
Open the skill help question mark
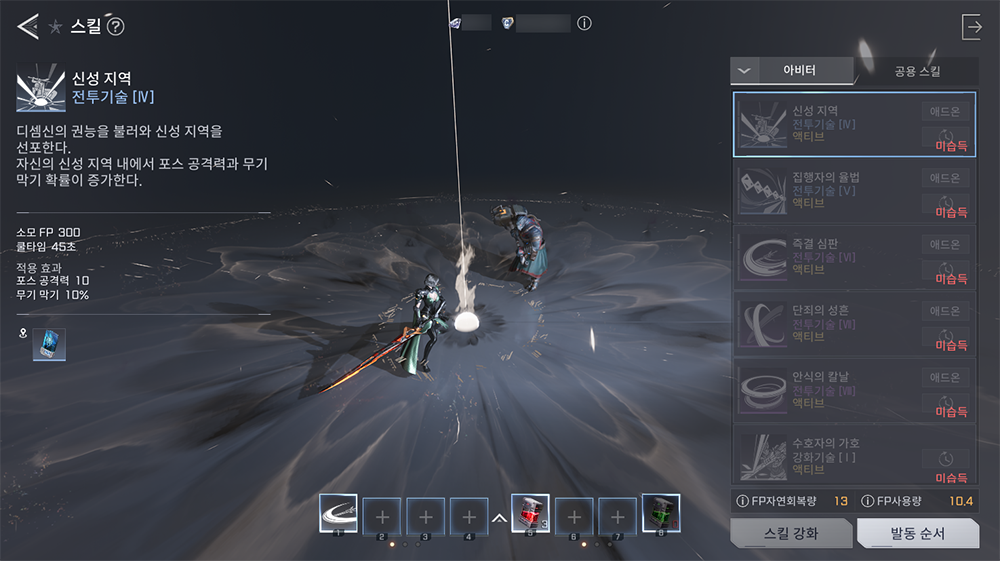(116, 27)
